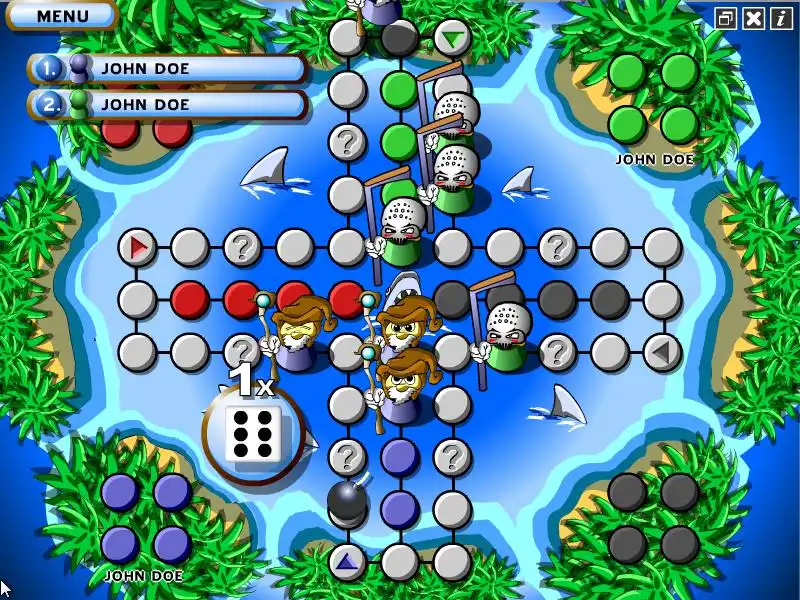800x600 pixels.
Task: Select player 2 John Doe row
Action: pos(168,104)
